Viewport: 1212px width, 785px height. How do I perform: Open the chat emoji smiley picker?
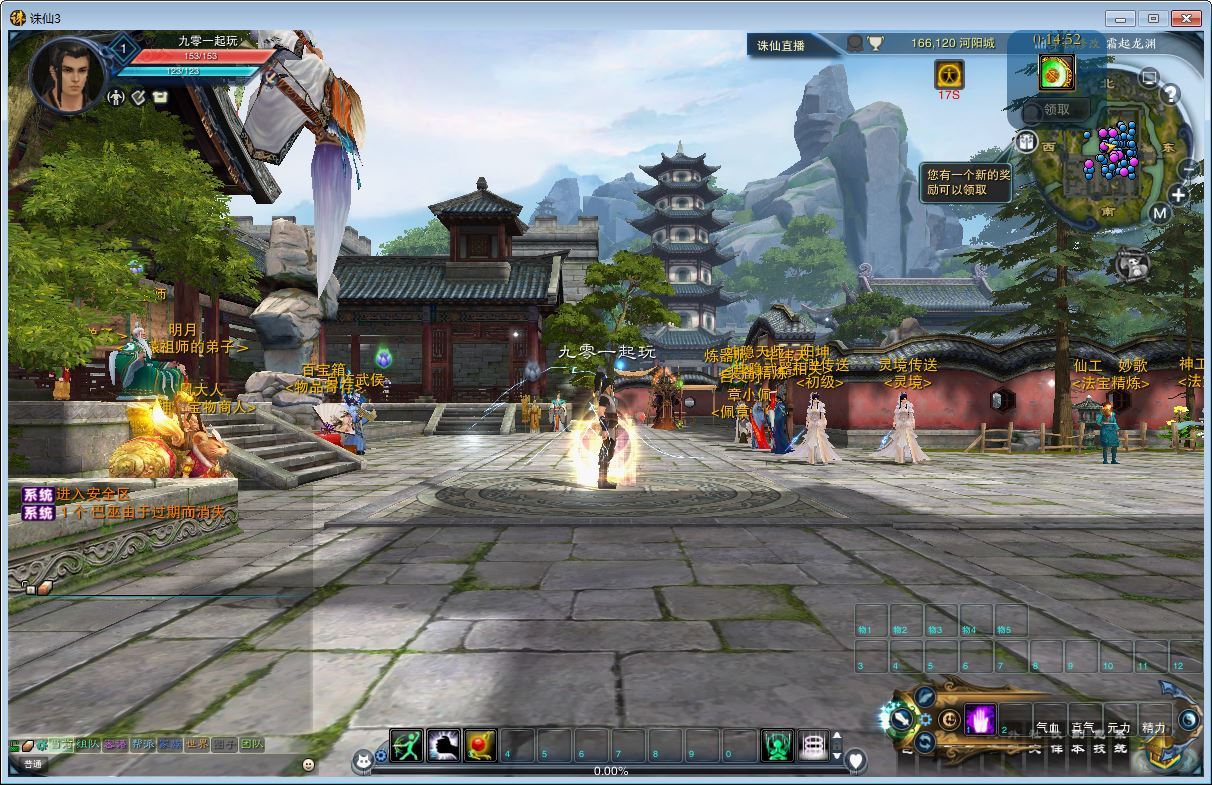(308, 765)
